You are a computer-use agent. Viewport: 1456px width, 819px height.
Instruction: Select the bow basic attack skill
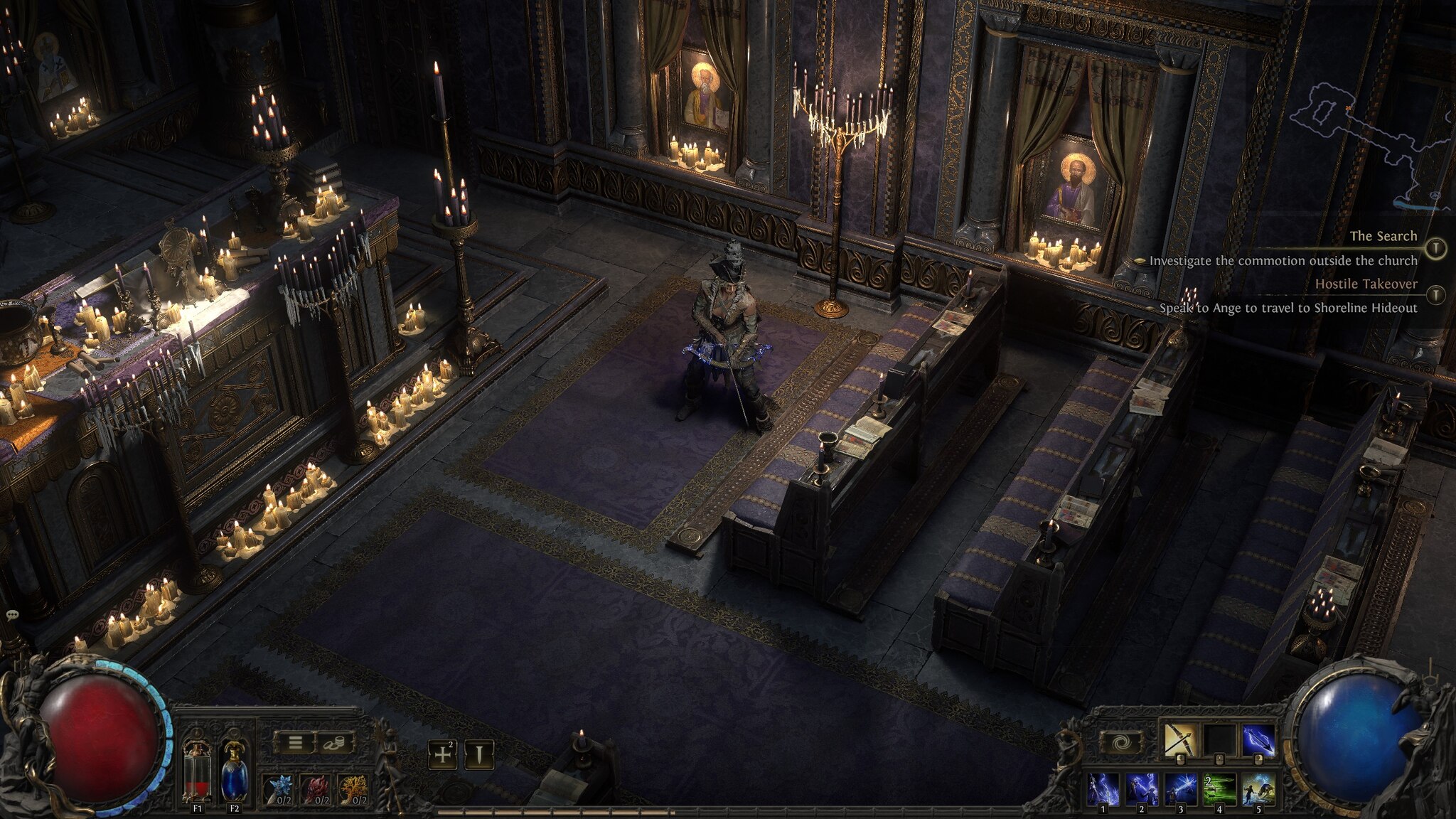pos(1181,740)
